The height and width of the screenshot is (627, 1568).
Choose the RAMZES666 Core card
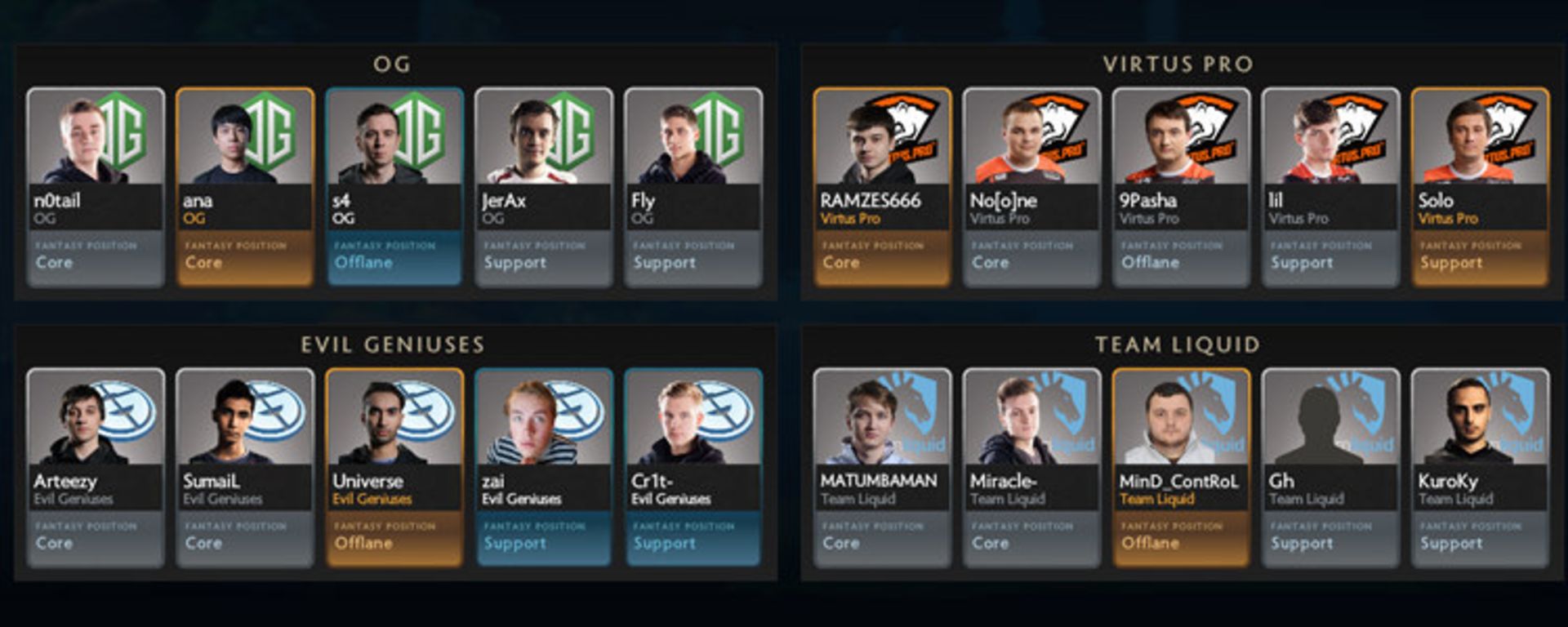882,187
